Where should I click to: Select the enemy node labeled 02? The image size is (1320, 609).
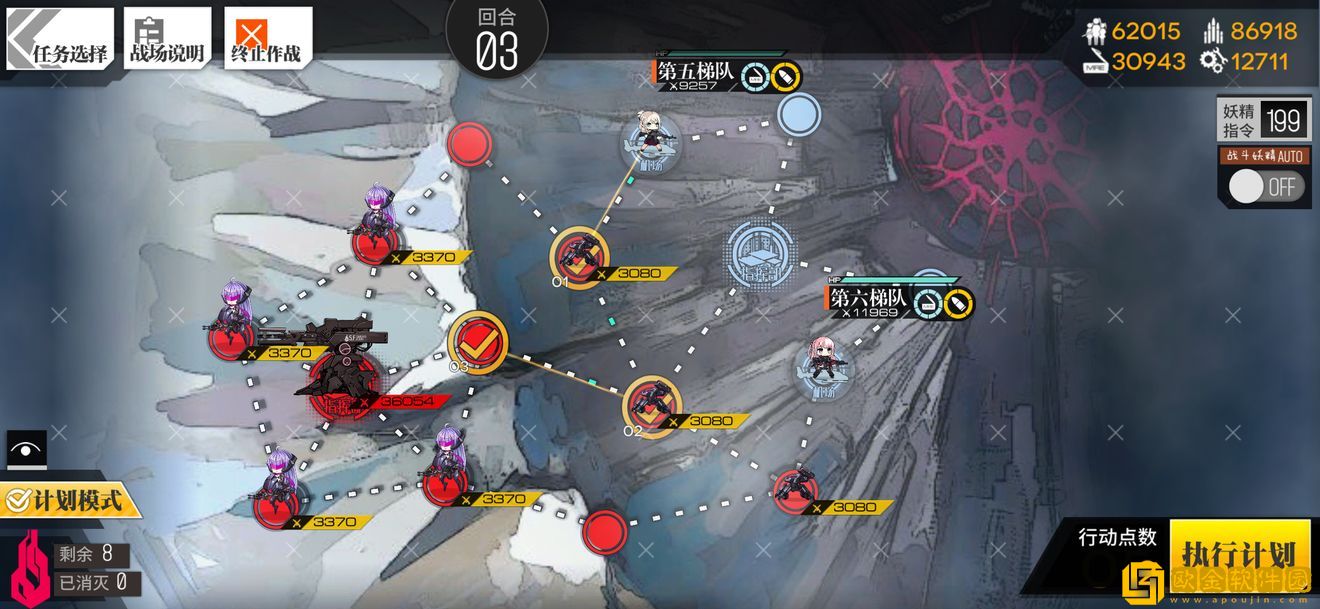651,406
